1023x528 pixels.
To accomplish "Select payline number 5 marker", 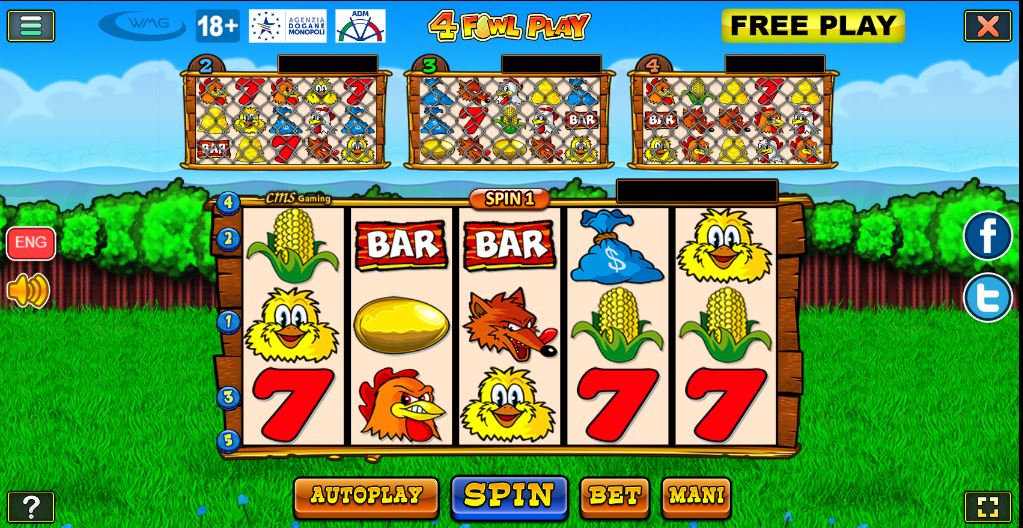I will (228, 440).
